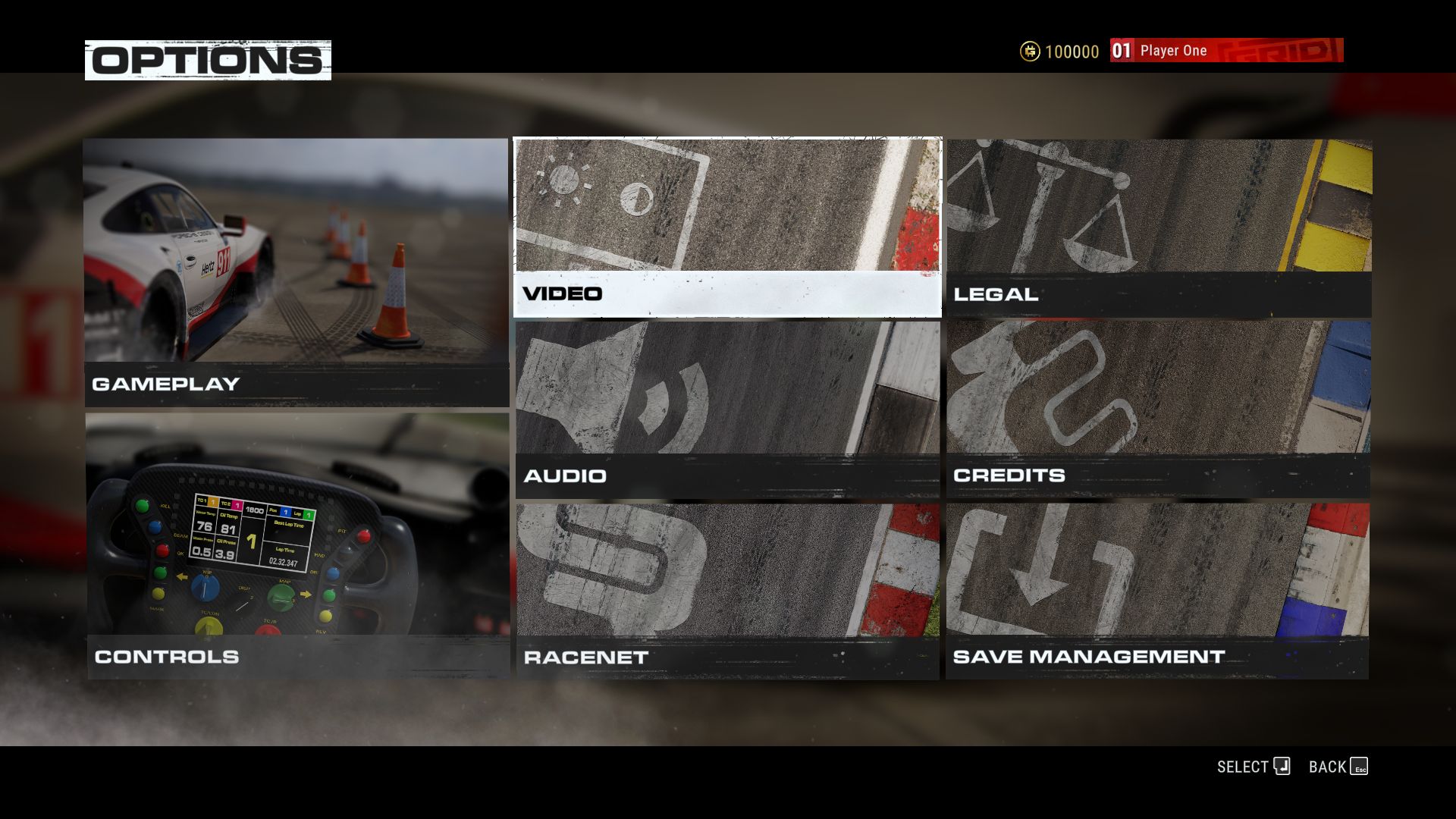1456x819 pixels.
Task: Open the RaceNet menu
Action: tap(727, 591)
